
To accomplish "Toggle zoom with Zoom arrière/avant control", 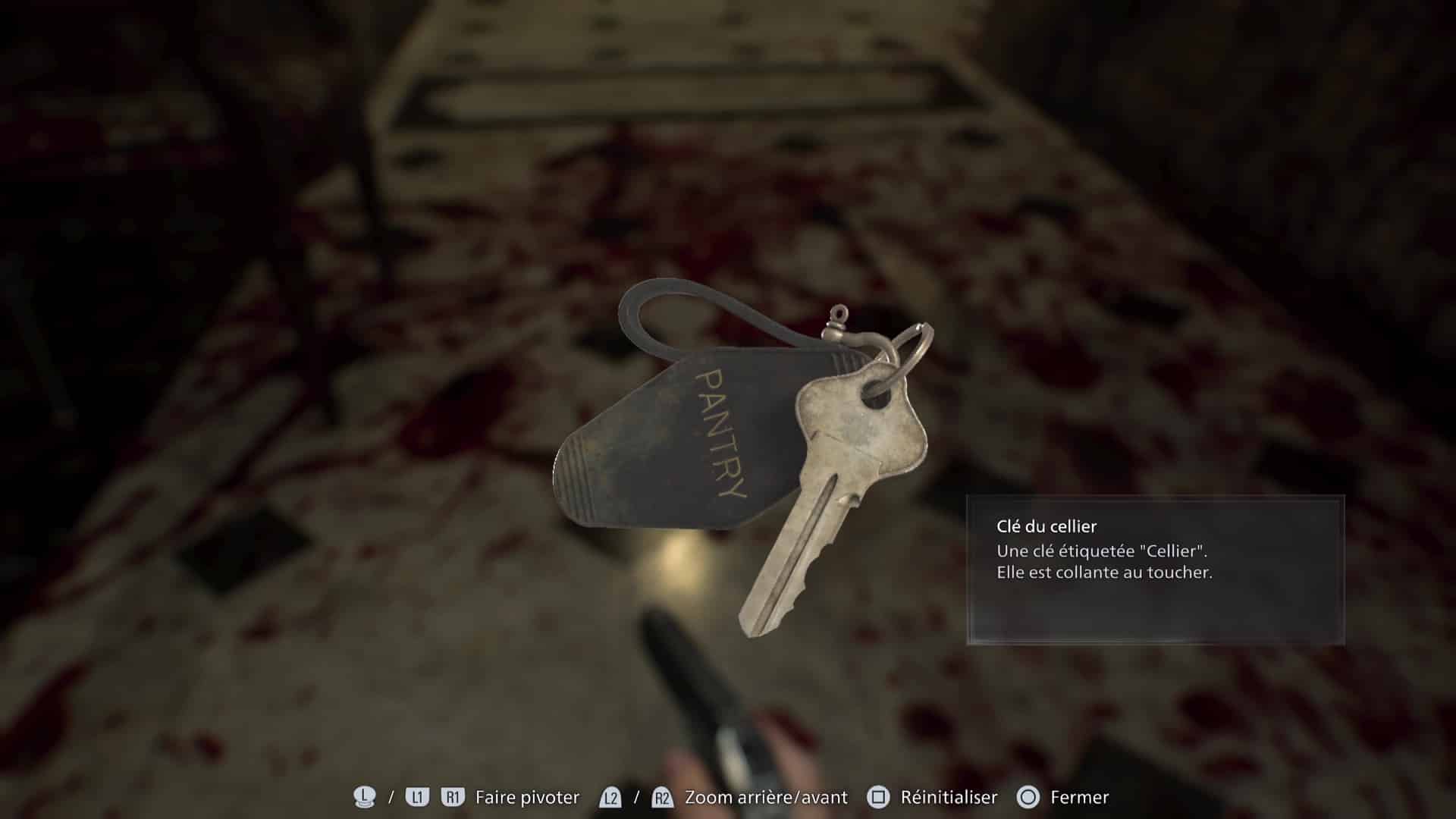I will pos(764,797).
